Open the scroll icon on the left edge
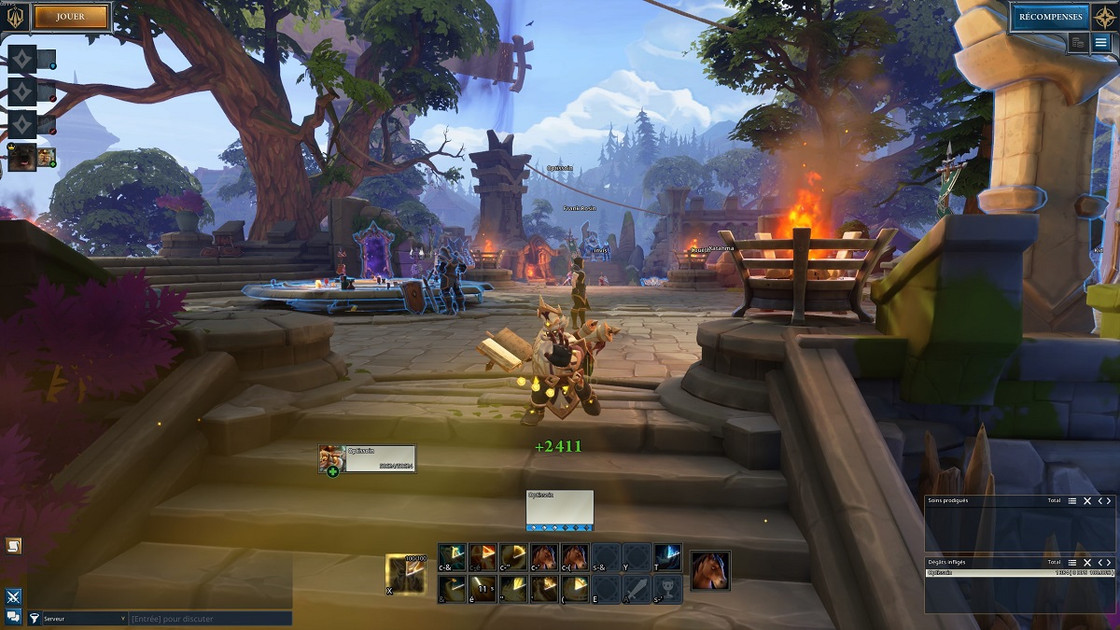Screen dimensions: 1120x630 (14, 546)
